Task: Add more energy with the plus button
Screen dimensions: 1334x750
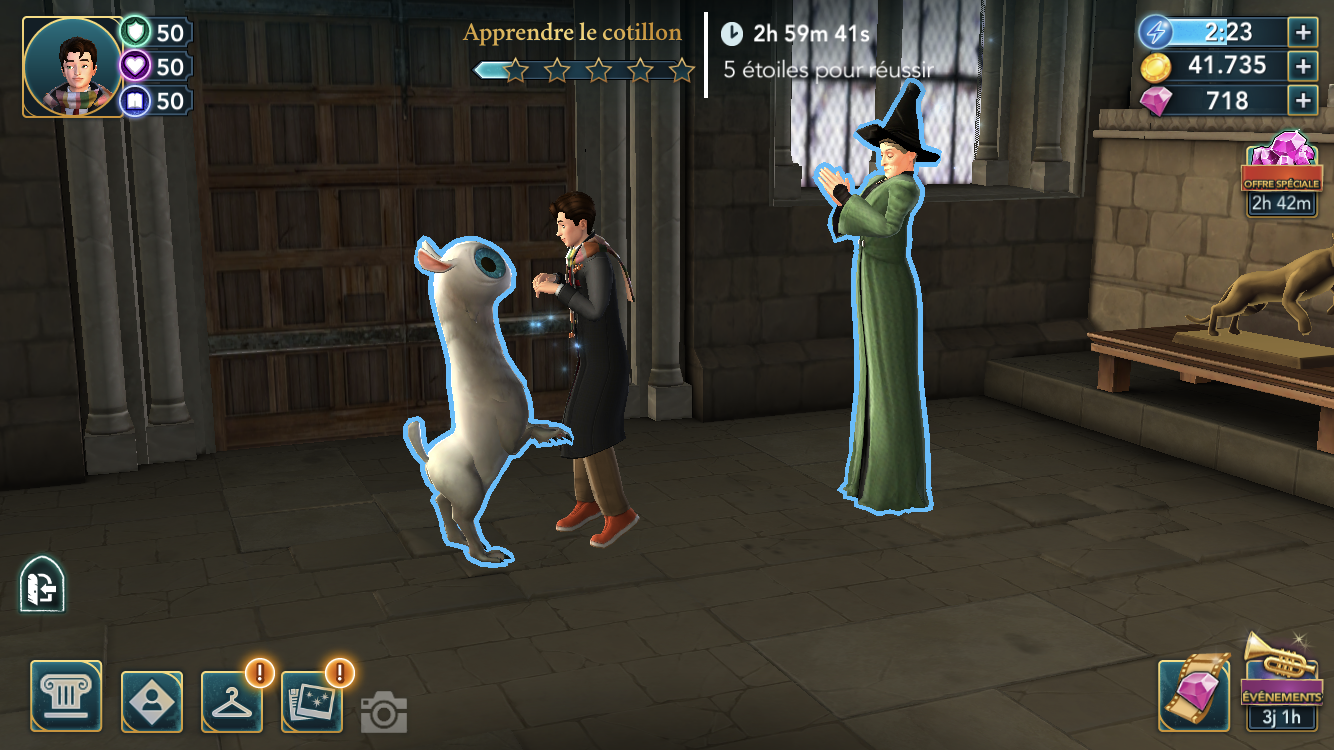Action: point(1303,31)
